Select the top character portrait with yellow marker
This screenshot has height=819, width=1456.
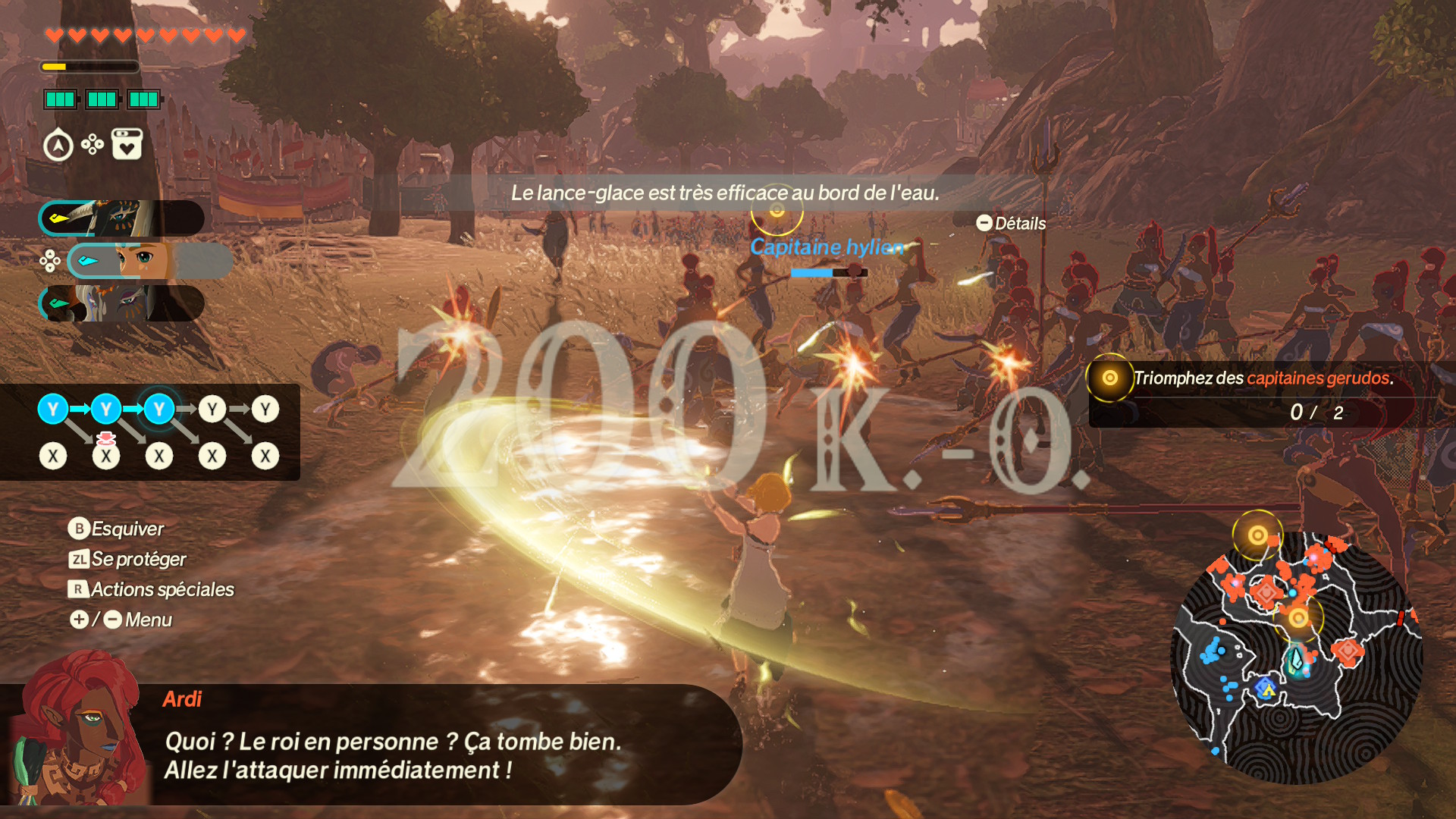121,218
